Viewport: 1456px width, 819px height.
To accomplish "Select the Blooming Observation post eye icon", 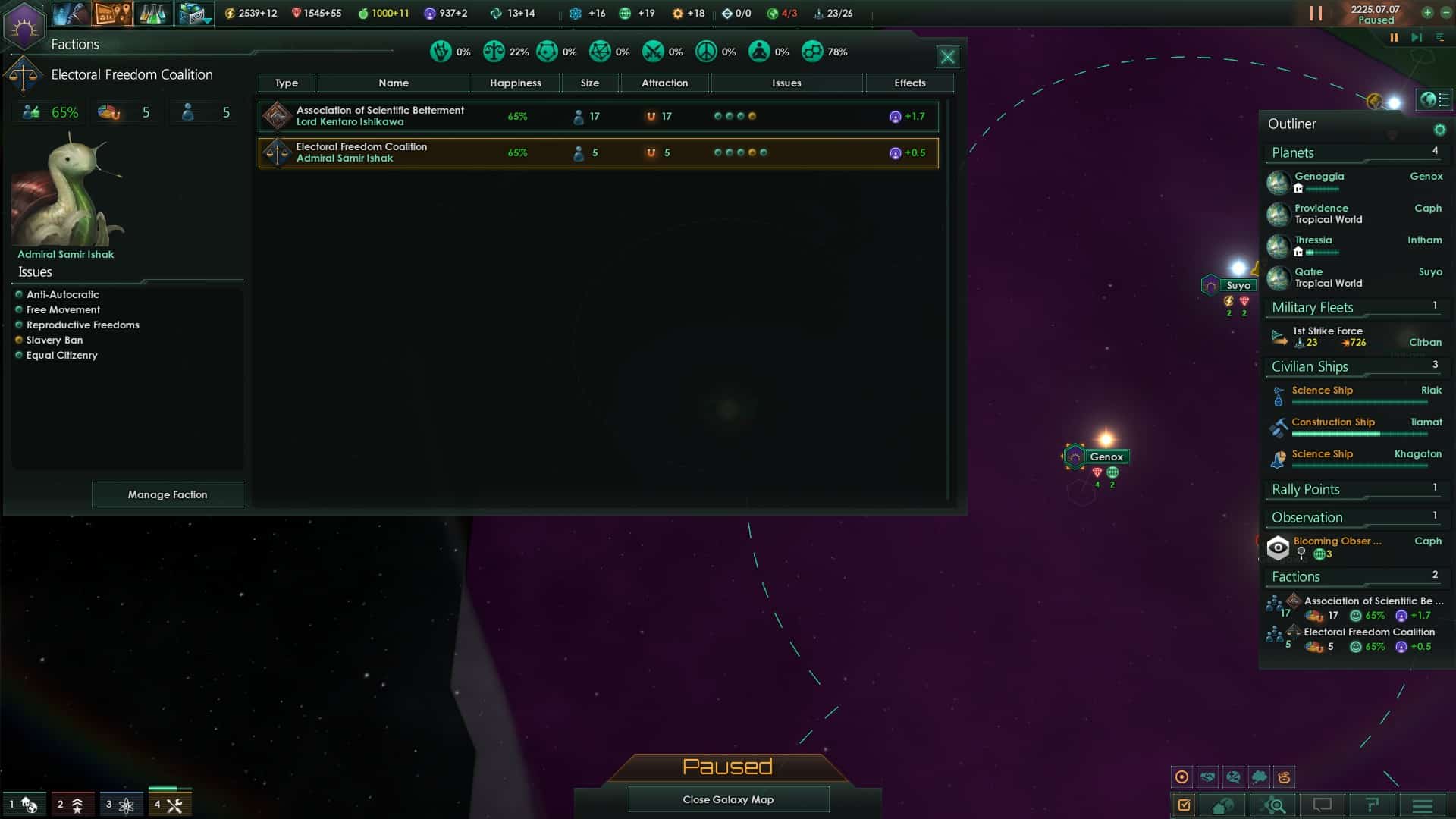I will 1279,548.
